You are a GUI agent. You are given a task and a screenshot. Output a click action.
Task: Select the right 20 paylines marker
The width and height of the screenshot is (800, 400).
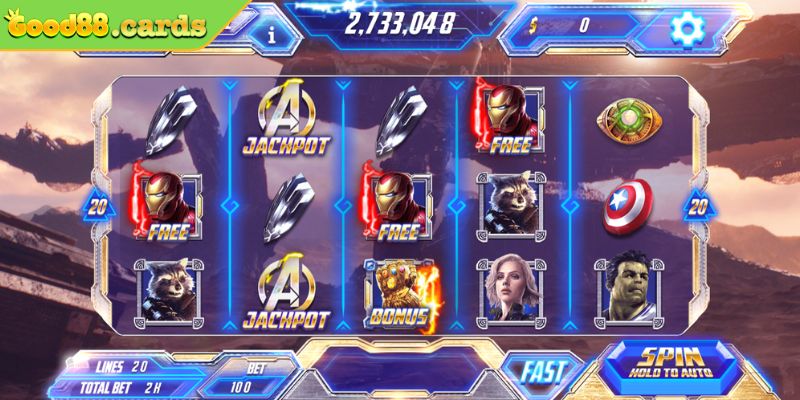point(697,205)
